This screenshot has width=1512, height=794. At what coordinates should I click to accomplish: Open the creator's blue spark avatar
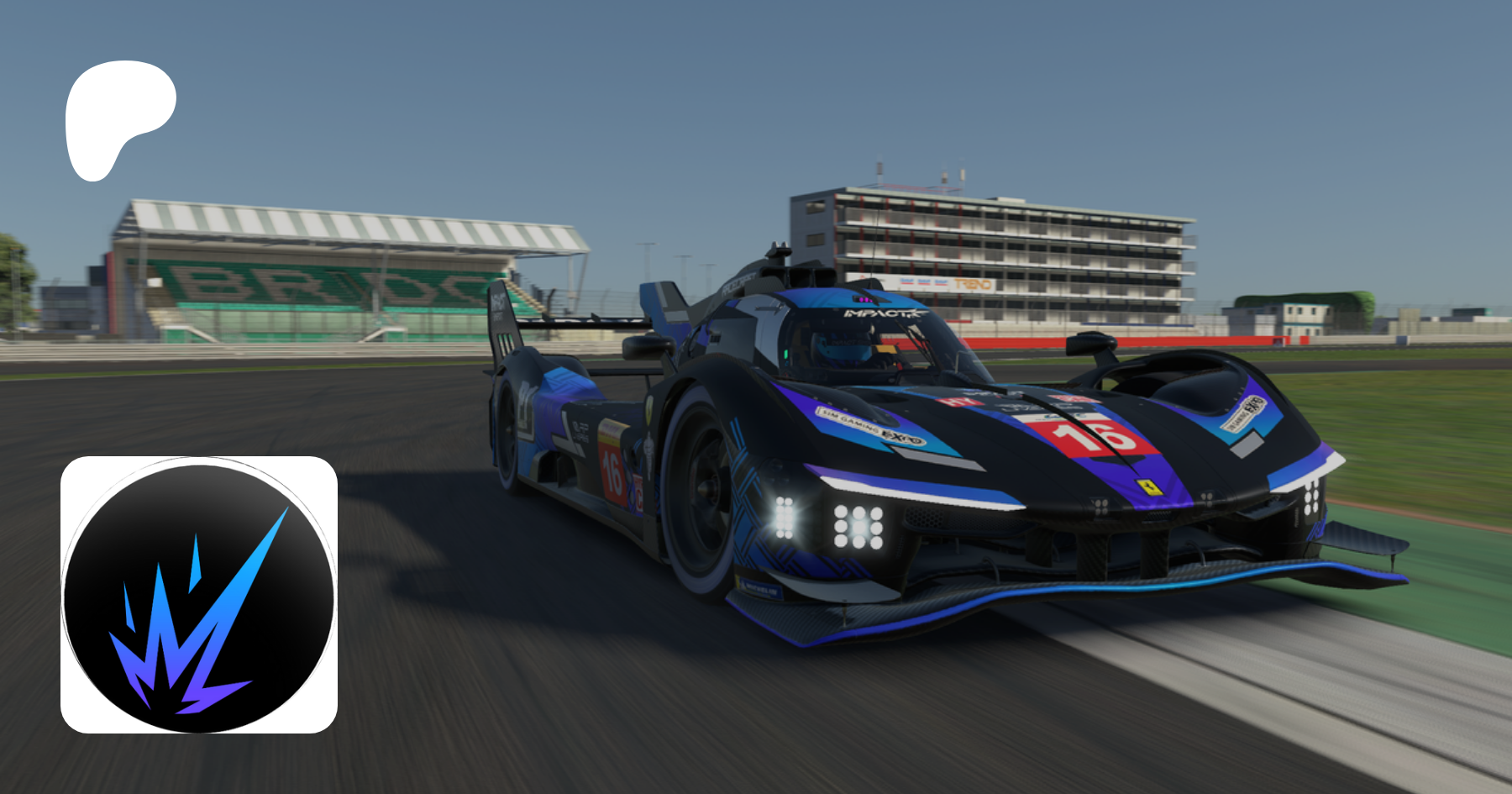(x=199, y=595)
